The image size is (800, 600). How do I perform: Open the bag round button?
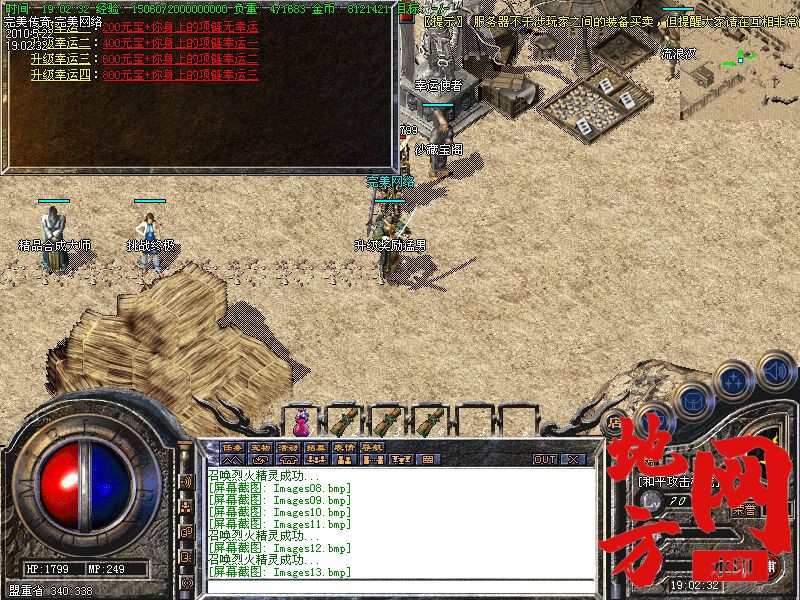(691, 398)
